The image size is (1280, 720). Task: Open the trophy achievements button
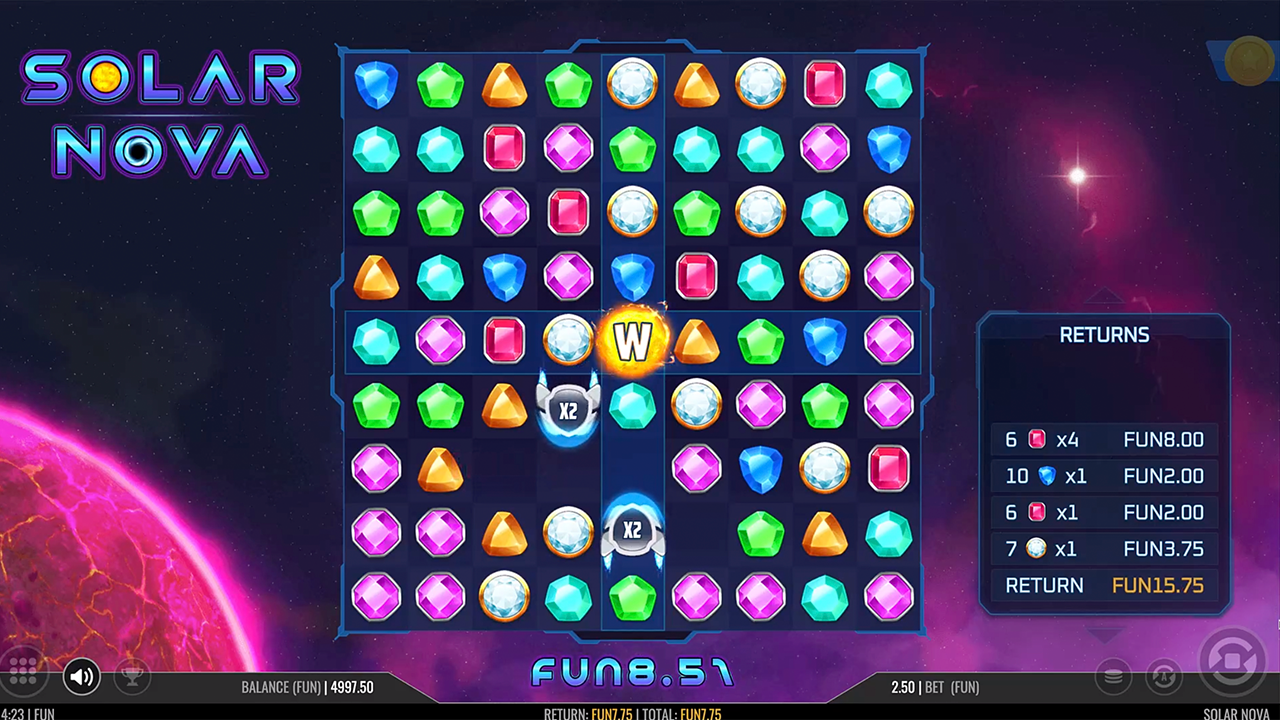[131, 677]
